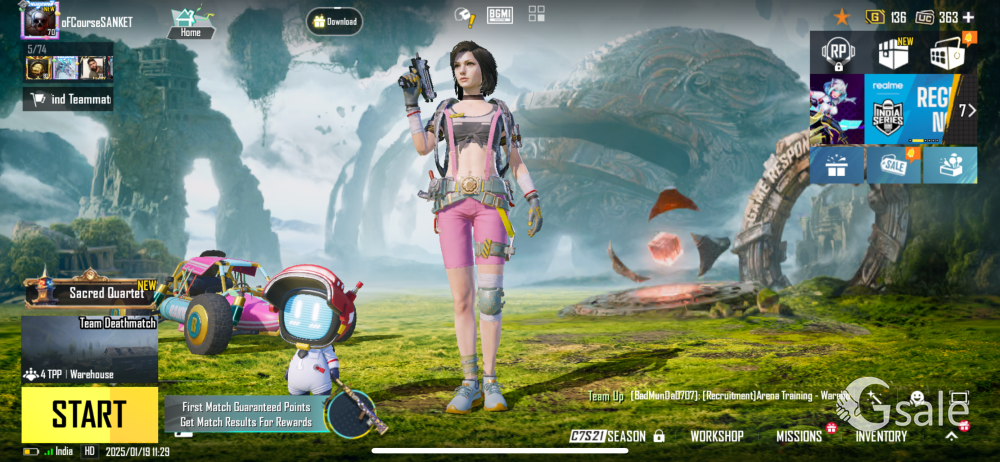Open the SALE tag tile
The width and height of the screenshot is (1000, 462).
[893, 166]
